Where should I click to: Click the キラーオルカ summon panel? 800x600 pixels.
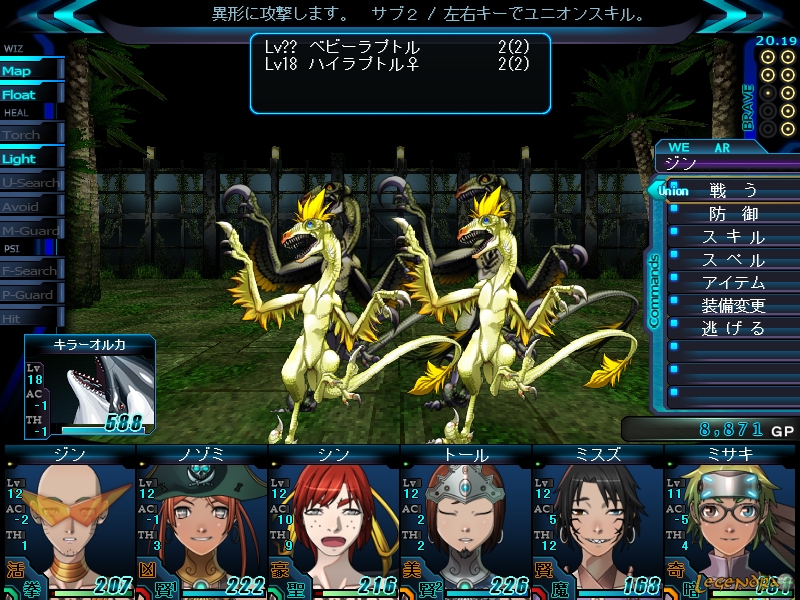90,387
